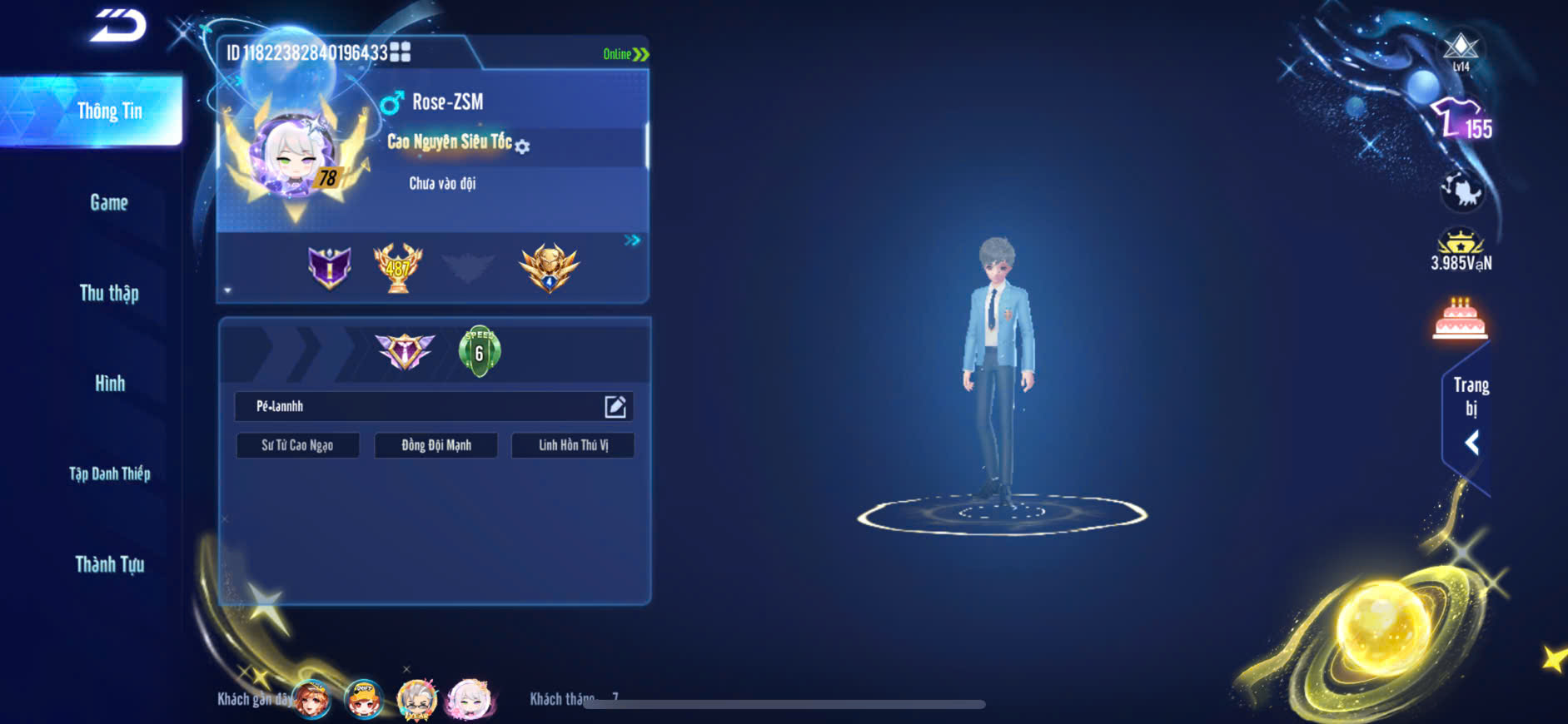Choose the Đồng Đội Mạnh tag
1568x724 pixels.
[x=436, y=445]
